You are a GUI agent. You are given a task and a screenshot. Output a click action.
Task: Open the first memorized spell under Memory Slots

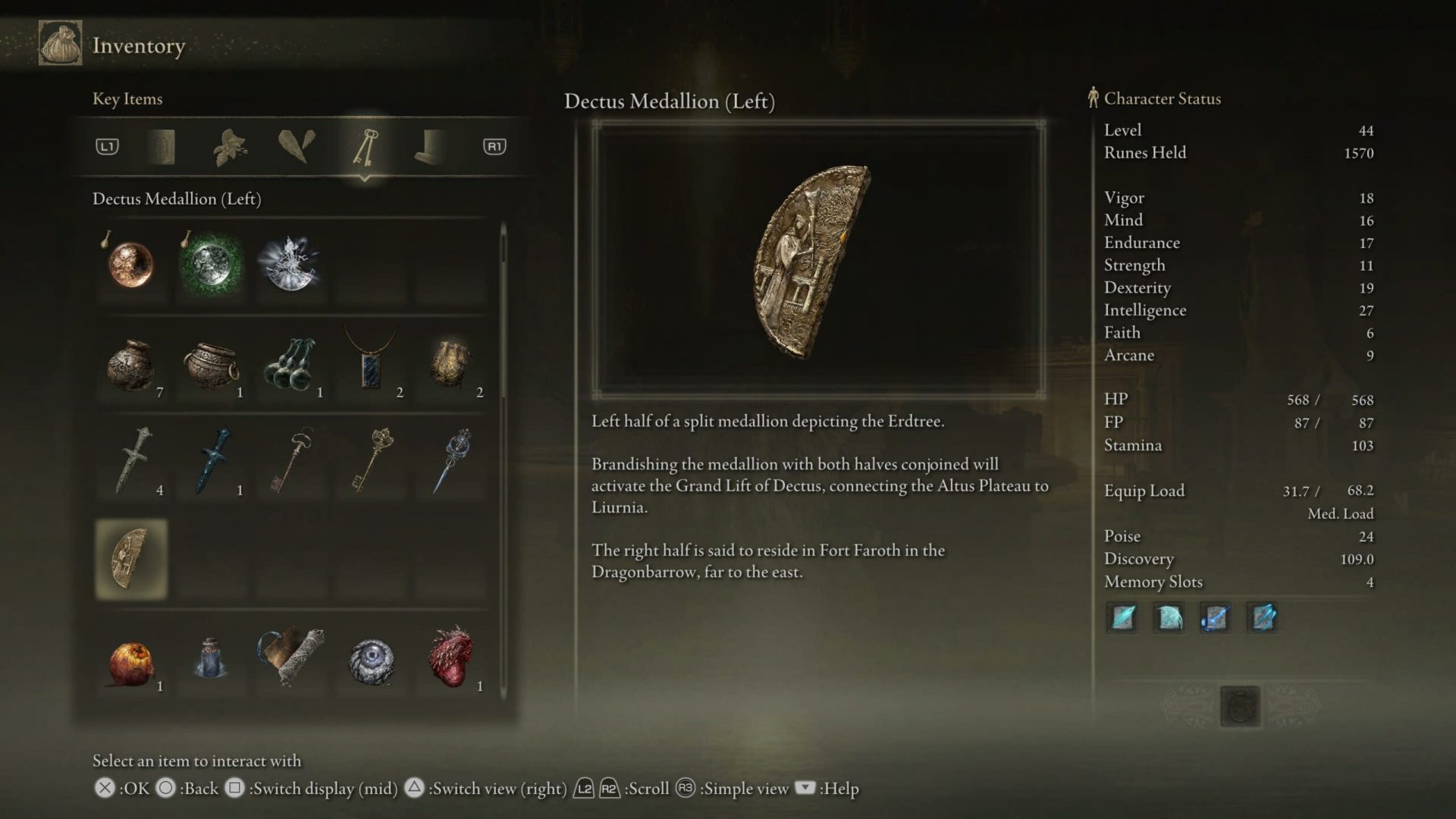(1122, 617)
